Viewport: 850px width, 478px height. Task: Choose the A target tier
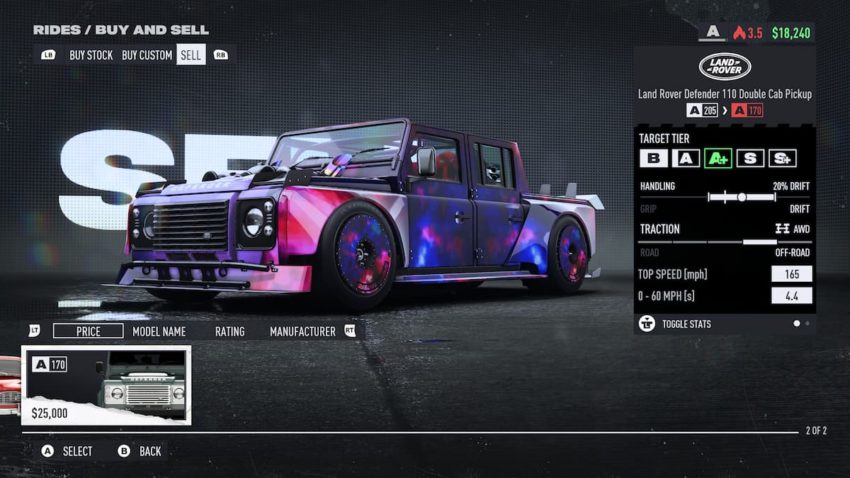[685, 158]
